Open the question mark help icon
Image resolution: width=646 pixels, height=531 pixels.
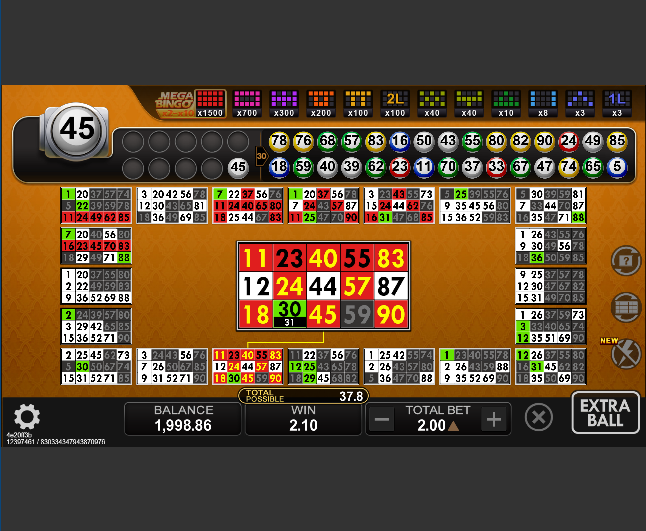(x=625, y=261)
